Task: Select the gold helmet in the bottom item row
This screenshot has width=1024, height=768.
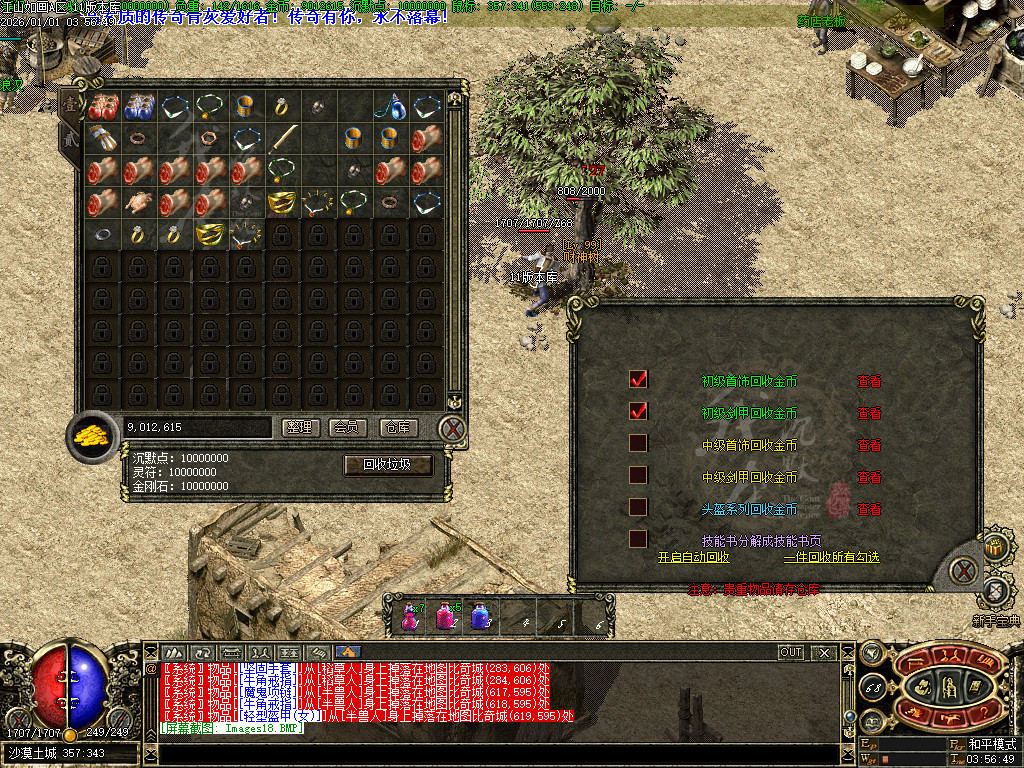Action: pyautogui.click(x=210, y=235)
